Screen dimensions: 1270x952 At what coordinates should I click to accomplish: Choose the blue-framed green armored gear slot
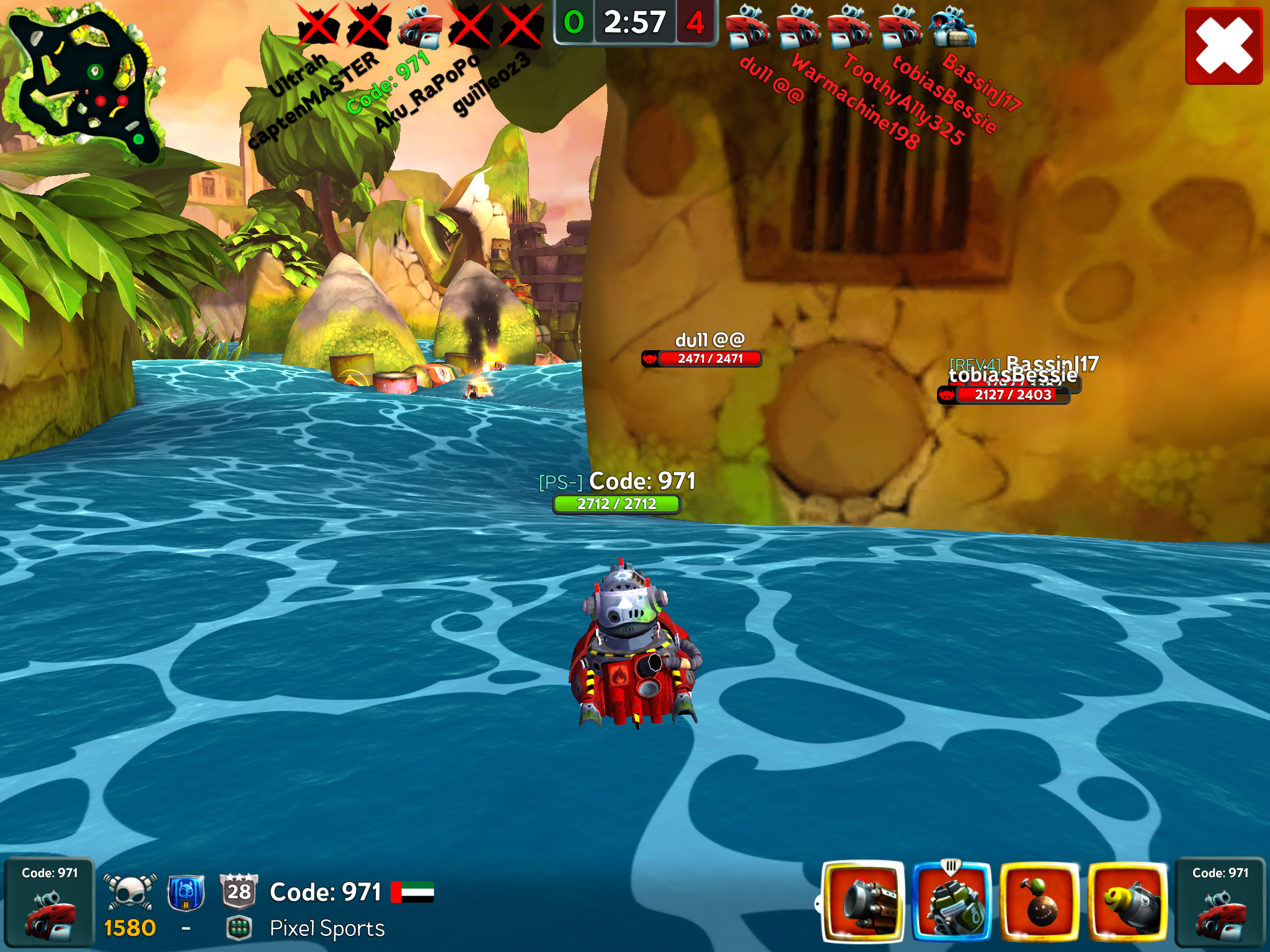pos(951,902)
